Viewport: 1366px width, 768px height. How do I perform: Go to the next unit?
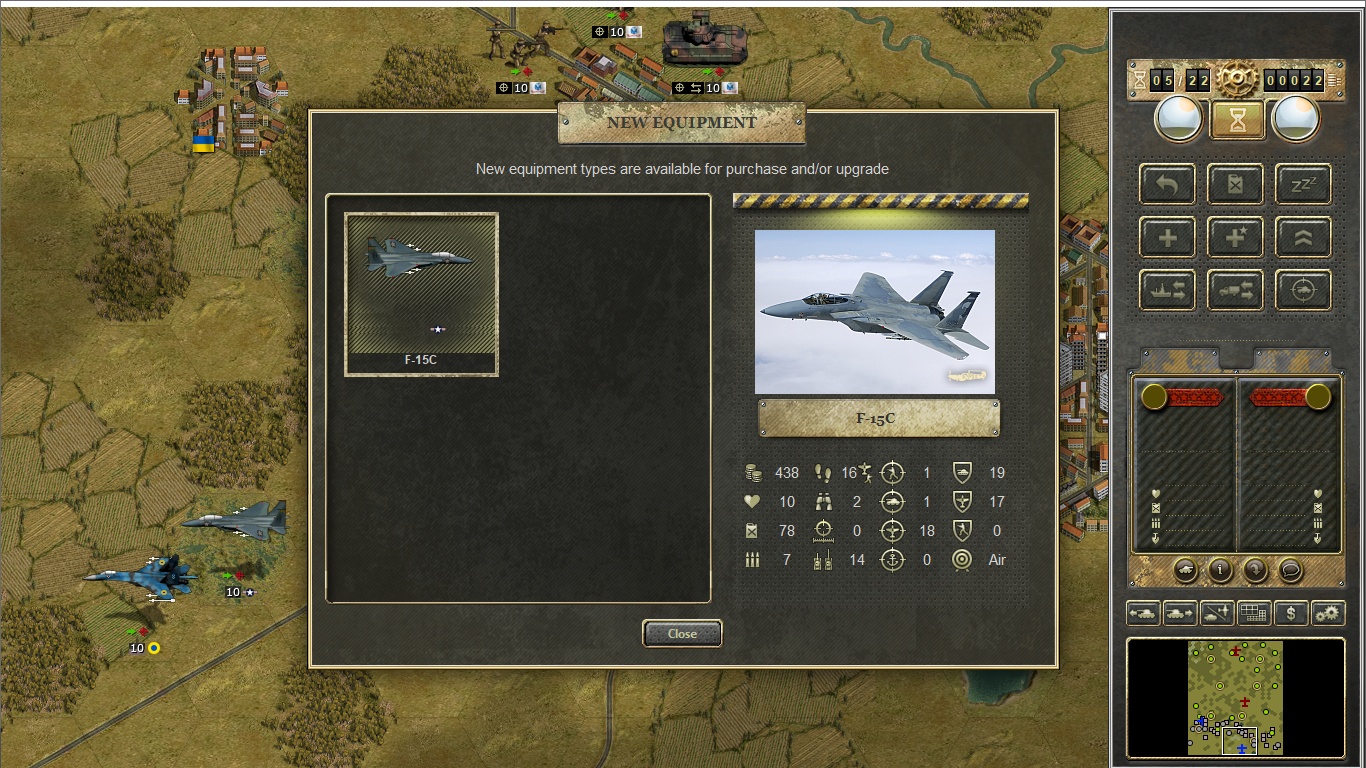(1180, 613)
